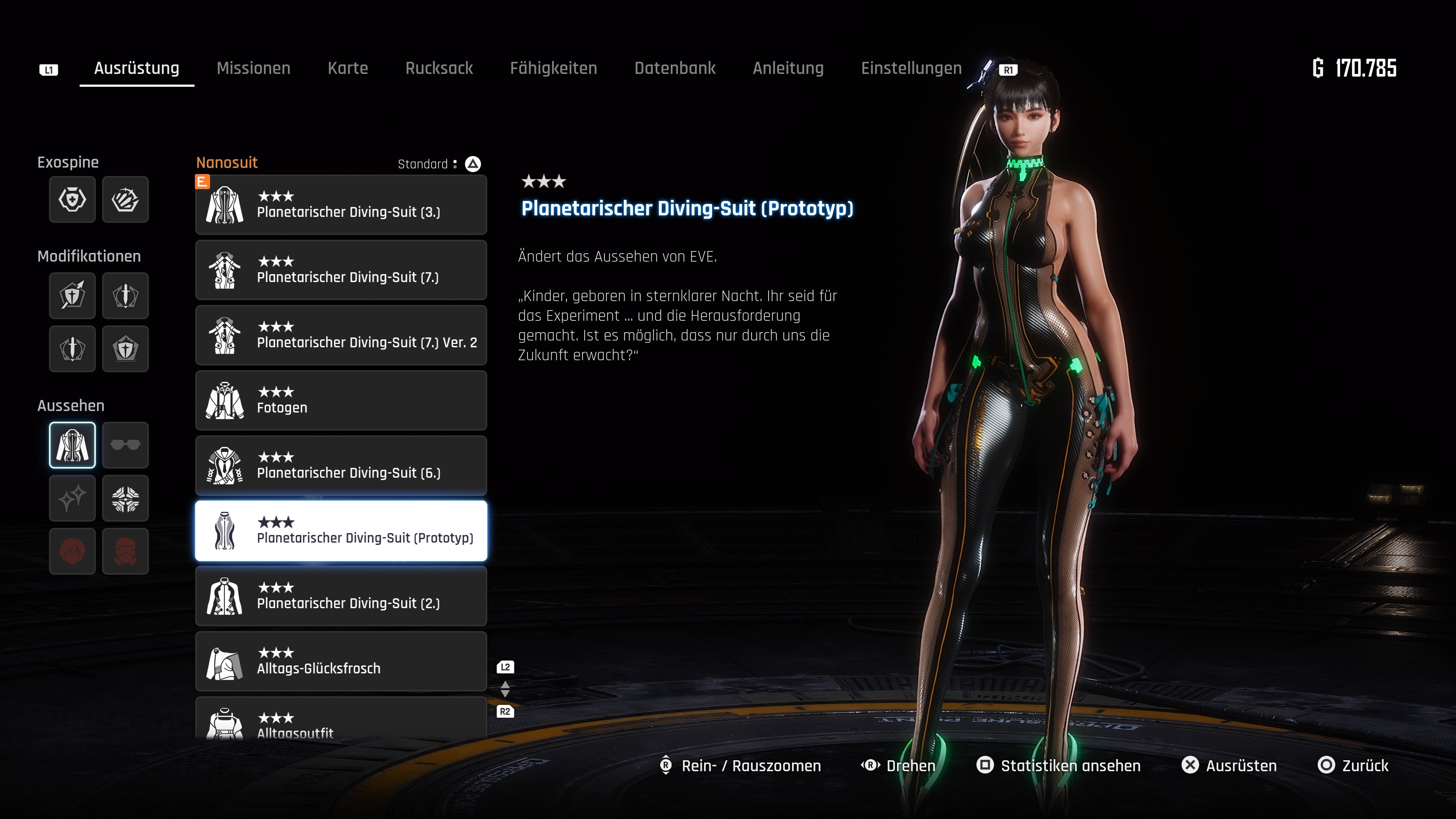Select the Fotogen nanosuit
1456x819 pixels.
coord(341,401)
